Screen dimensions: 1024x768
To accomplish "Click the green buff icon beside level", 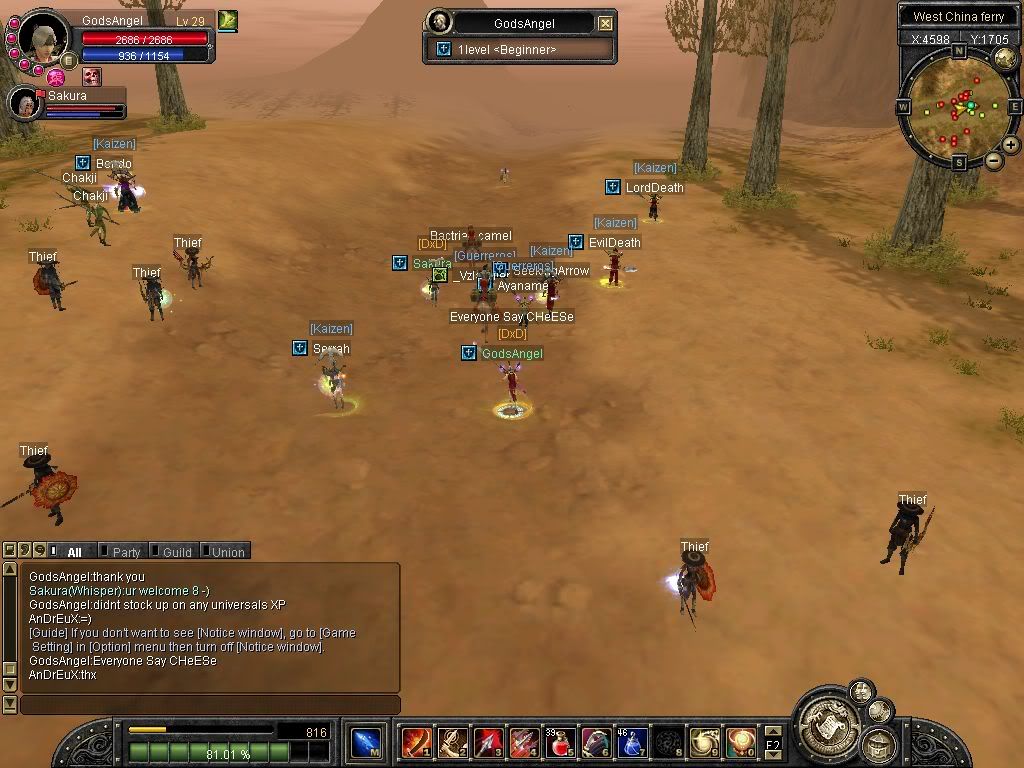I will pyautogui.click(x=228, y=20).
